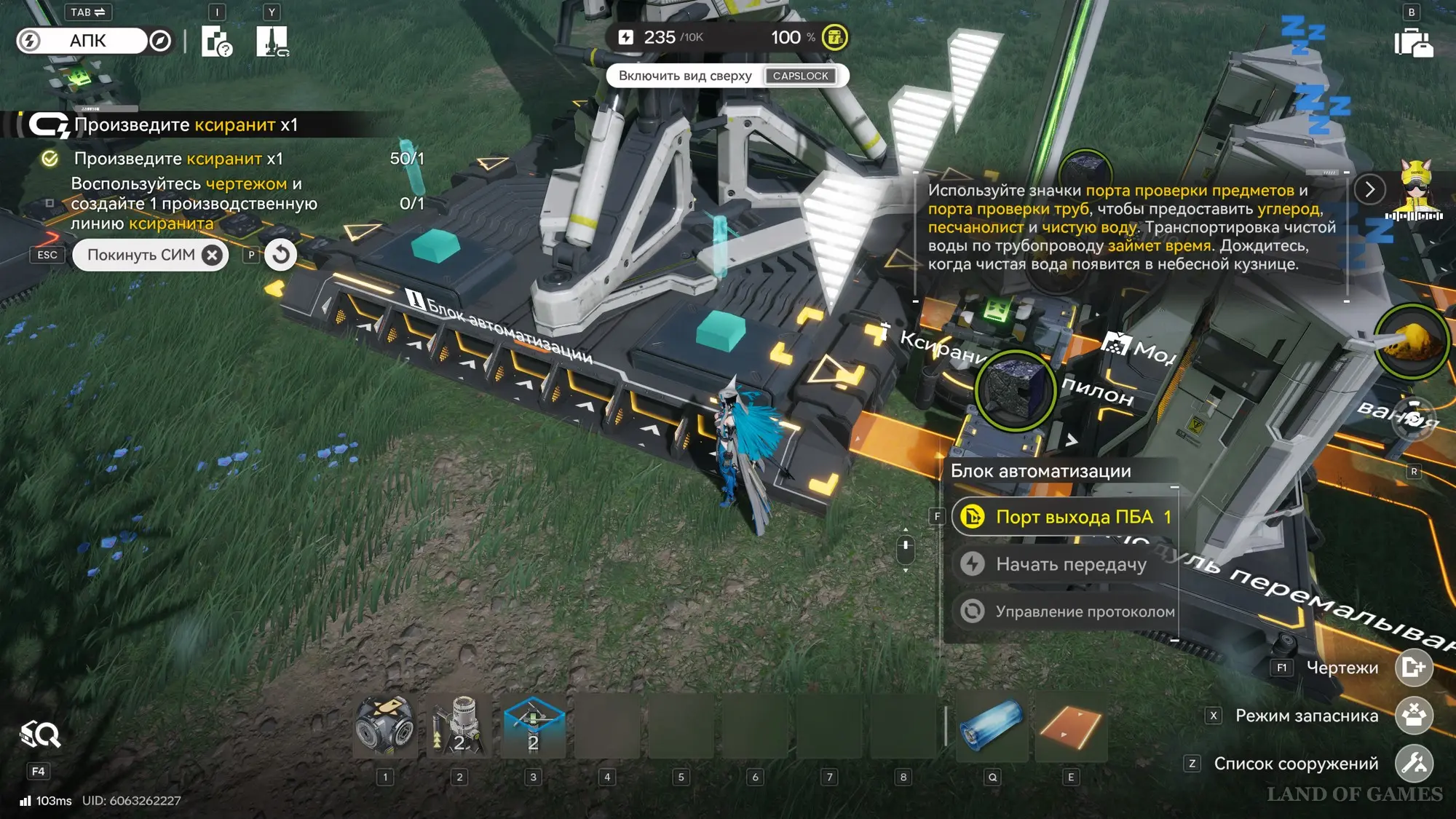Open the document help icon
This screenshot has height=819, width=1456.
pyautogui.click(x=216, y=41)
